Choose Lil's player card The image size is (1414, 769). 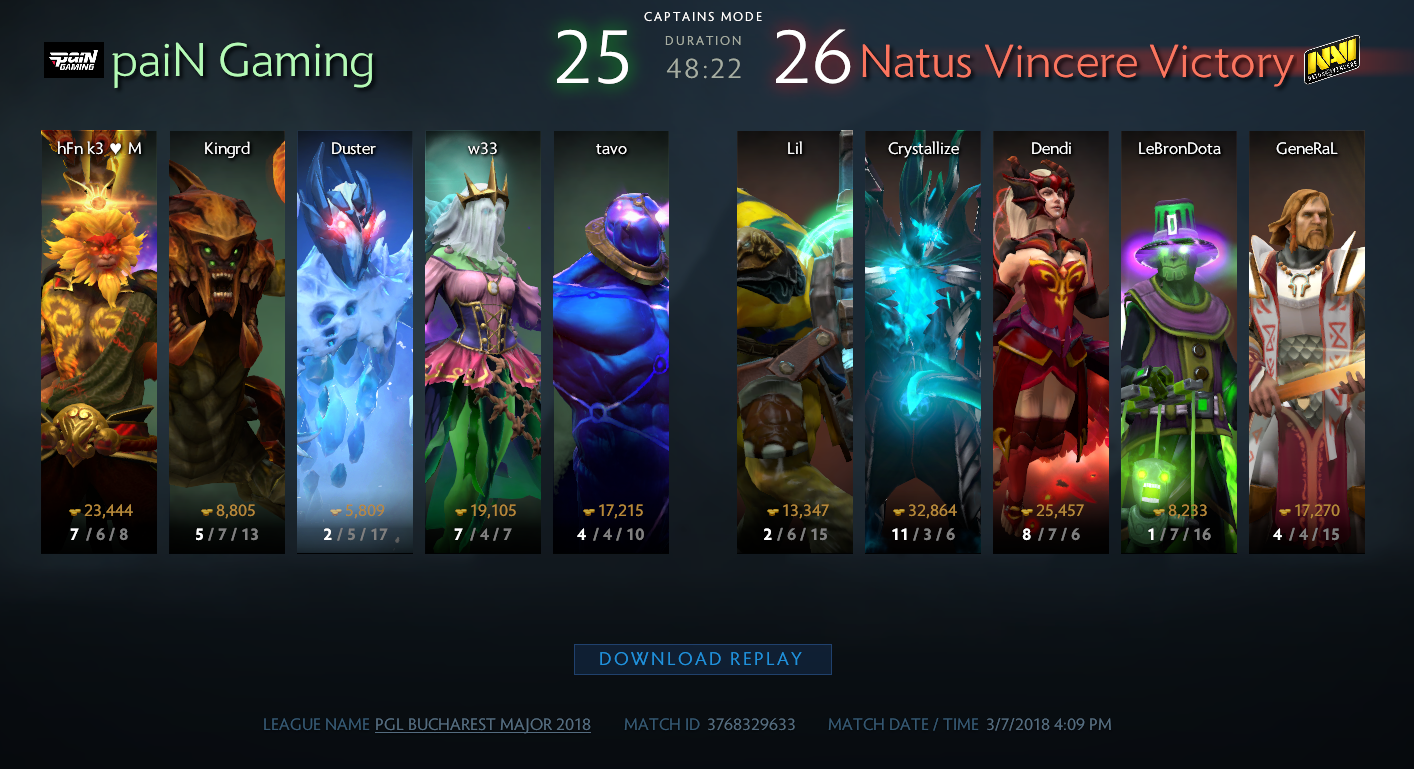(x=795, y=341)
